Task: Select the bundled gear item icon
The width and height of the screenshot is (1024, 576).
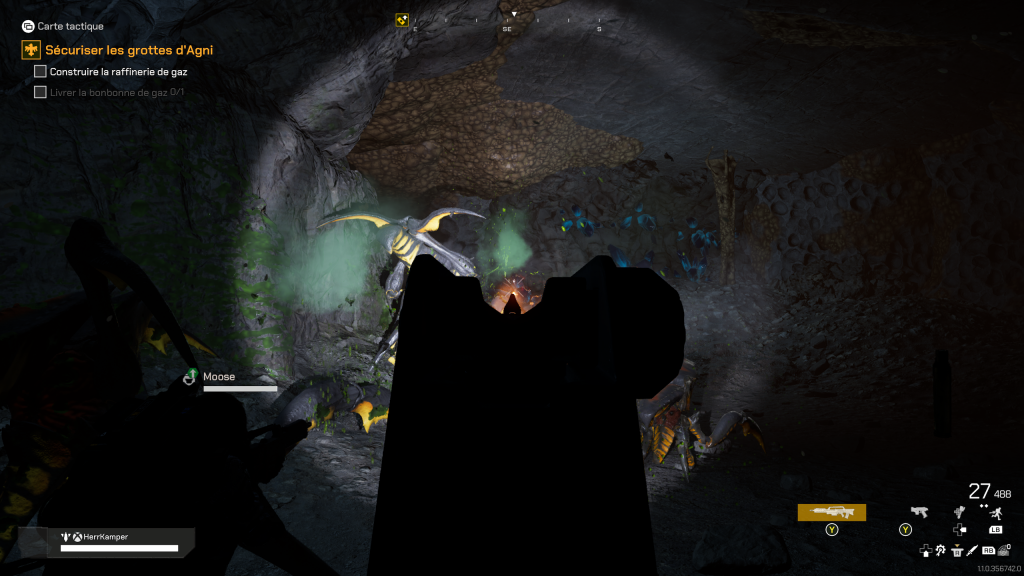Action: coord(959,512)
